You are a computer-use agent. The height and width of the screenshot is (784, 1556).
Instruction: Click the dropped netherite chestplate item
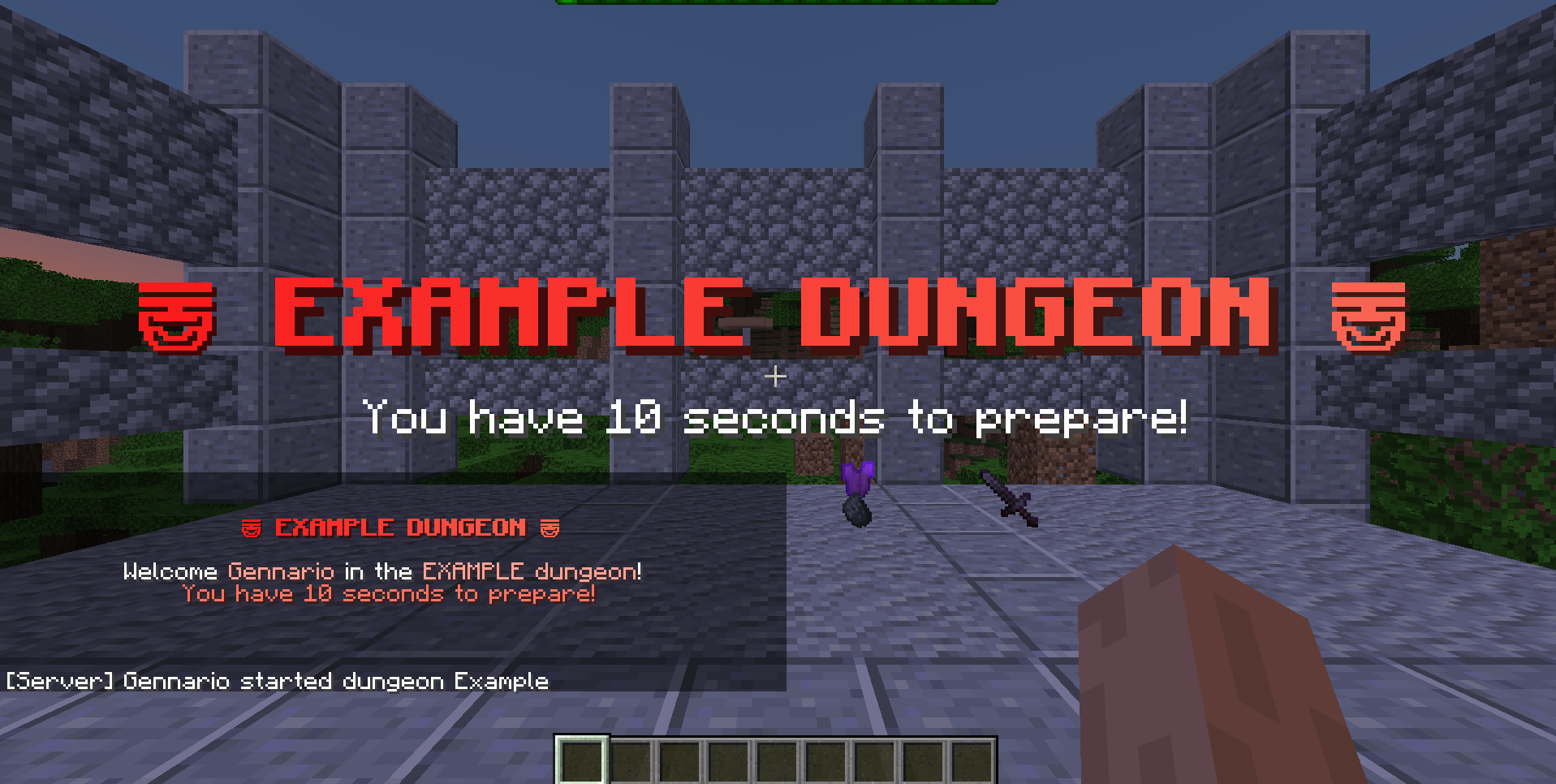[858, 487]
